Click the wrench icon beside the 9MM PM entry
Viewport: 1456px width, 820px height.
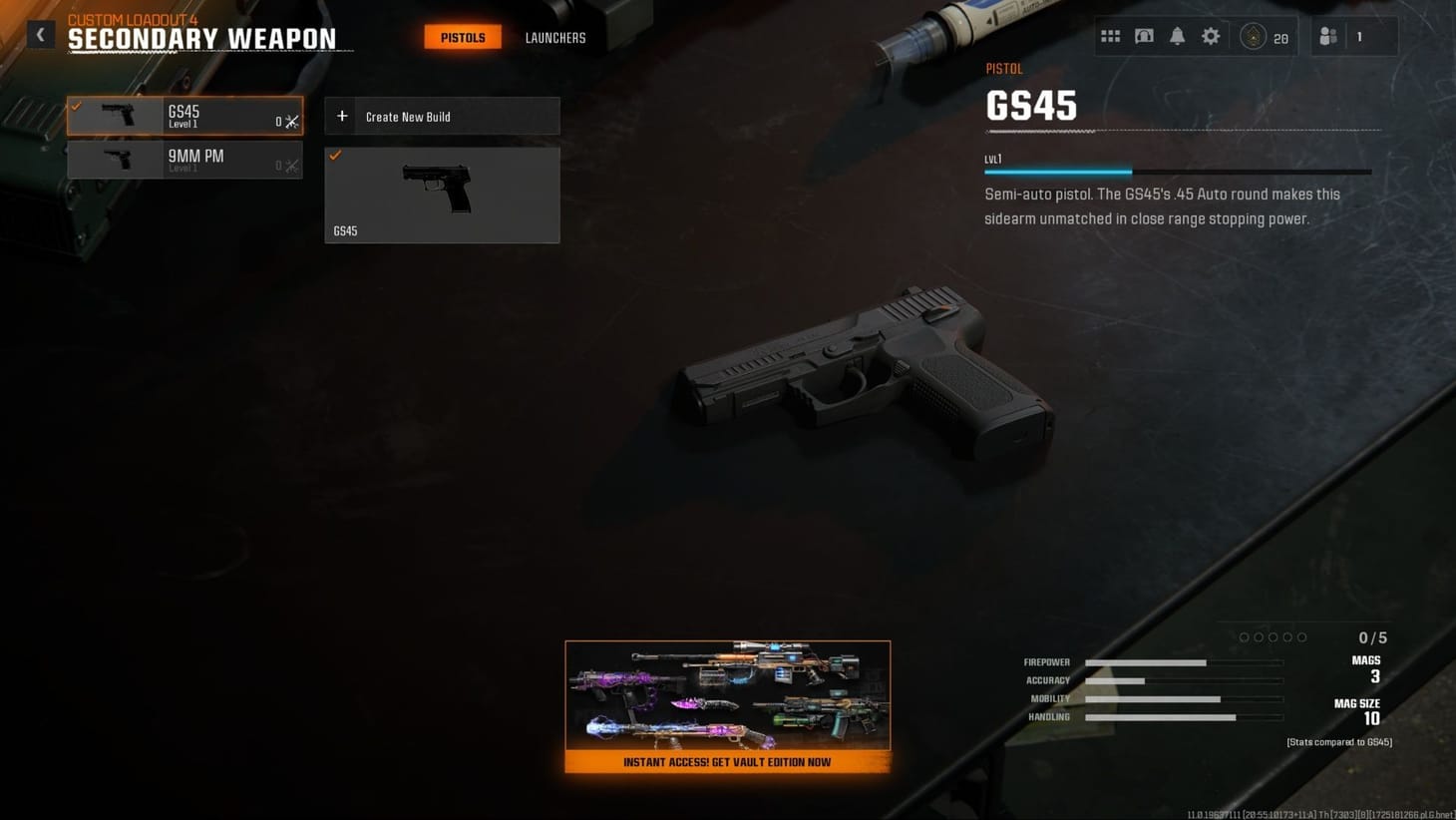tap(291, 166)
